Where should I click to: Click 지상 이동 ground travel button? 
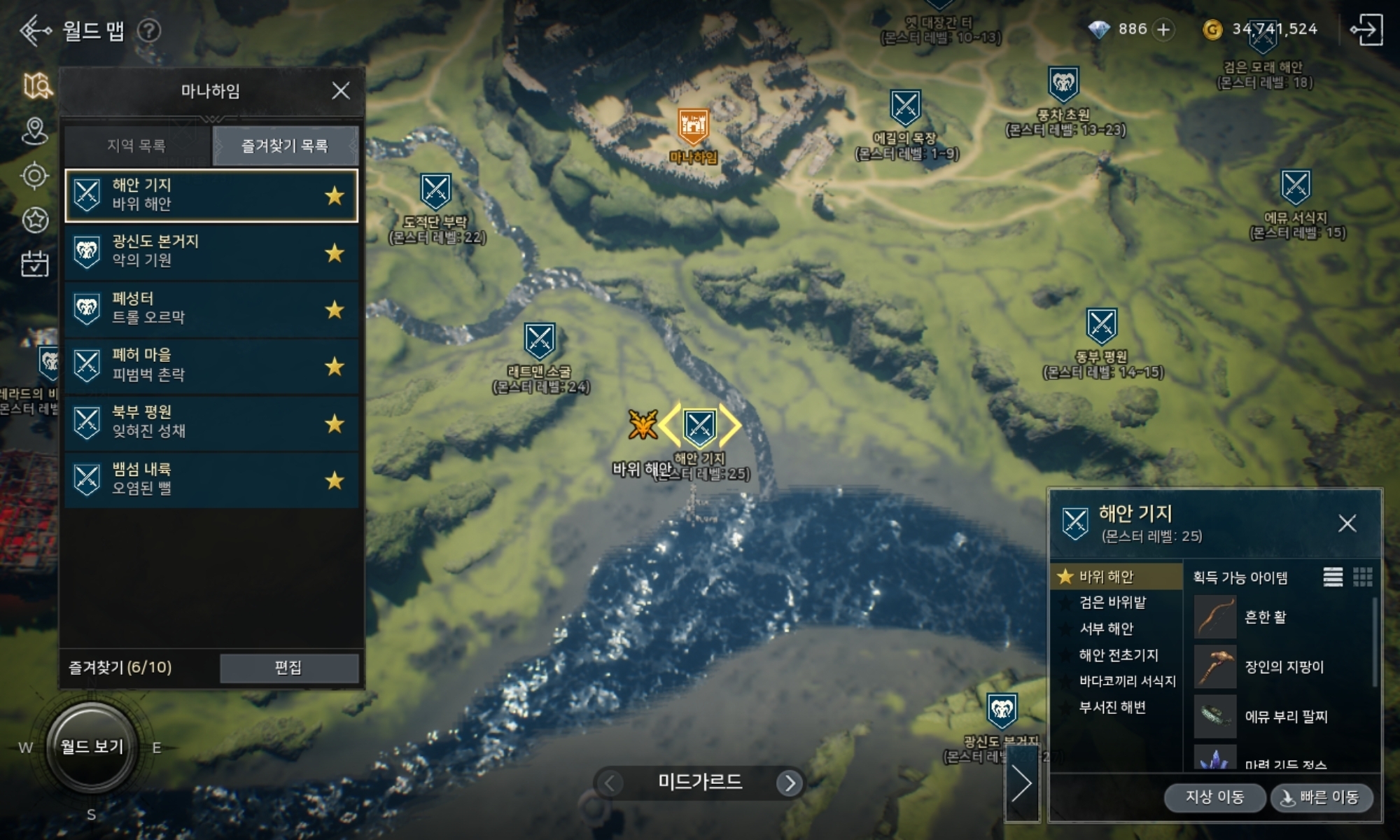click(1214, 797)
